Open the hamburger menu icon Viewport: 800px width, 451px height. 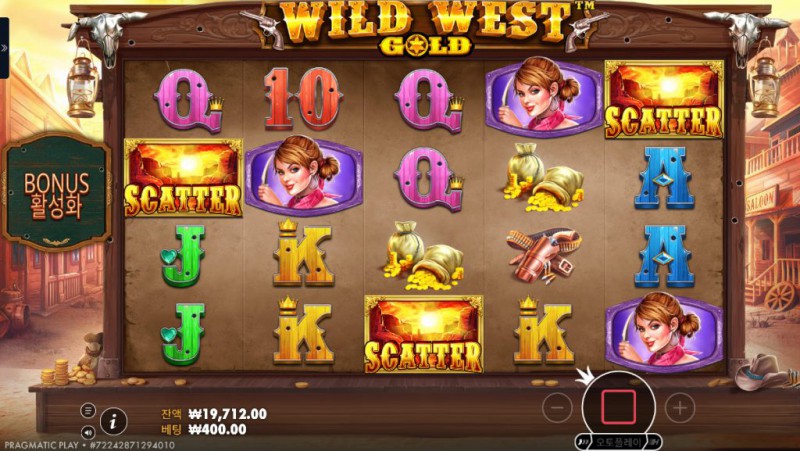(x=88, y=410)
